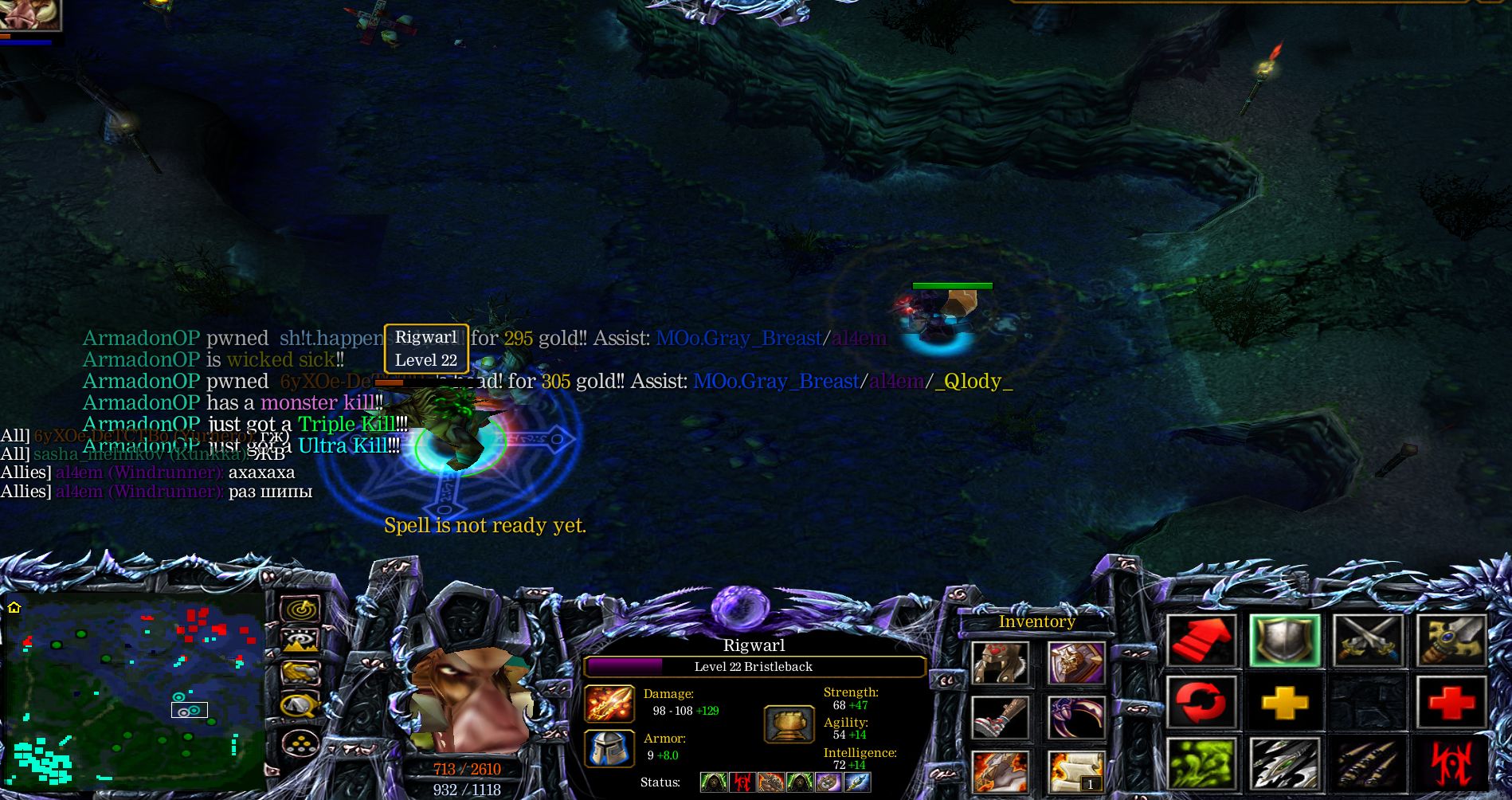The height and width of the screenshot is (800, 1512).
Task: Spend stats with the red arrow attribute icon
Action: tap(1204, 641)
